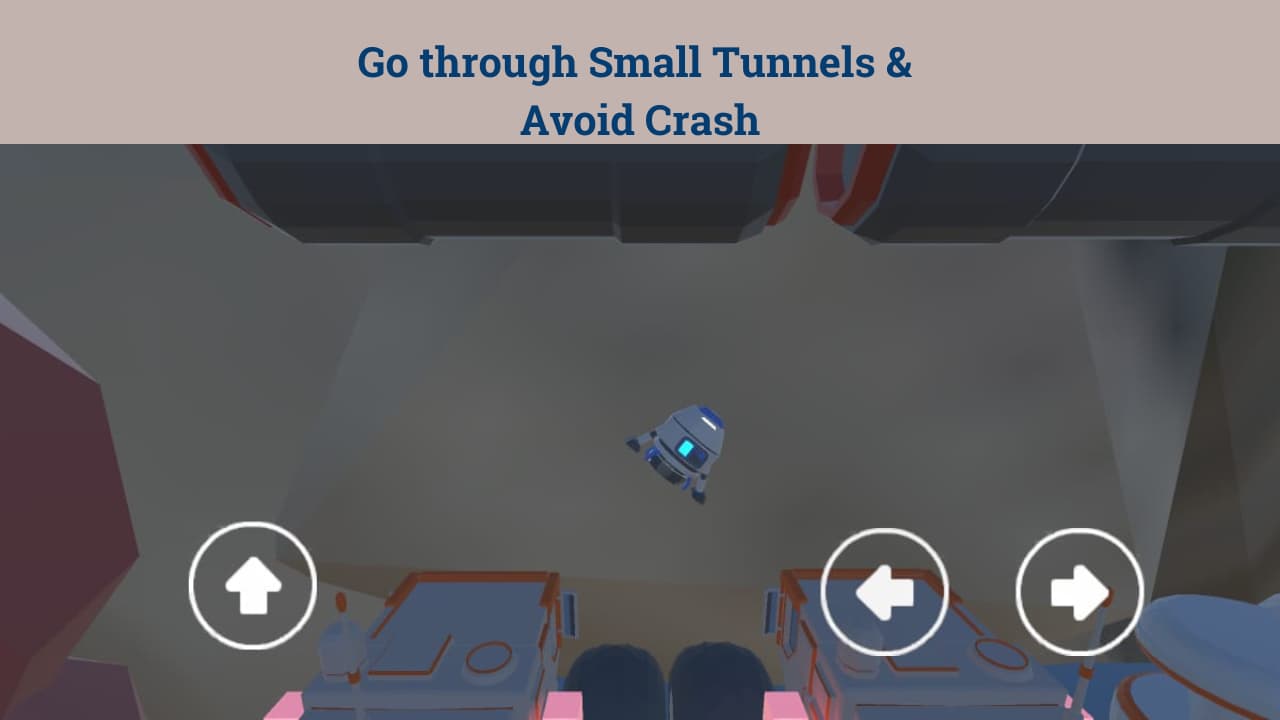Image resolution: width=1280 pixels, height=720 pixels.
Task: Click the white arrow inside the up control circle
Action: pyautogui.click(x=252, y=585)
